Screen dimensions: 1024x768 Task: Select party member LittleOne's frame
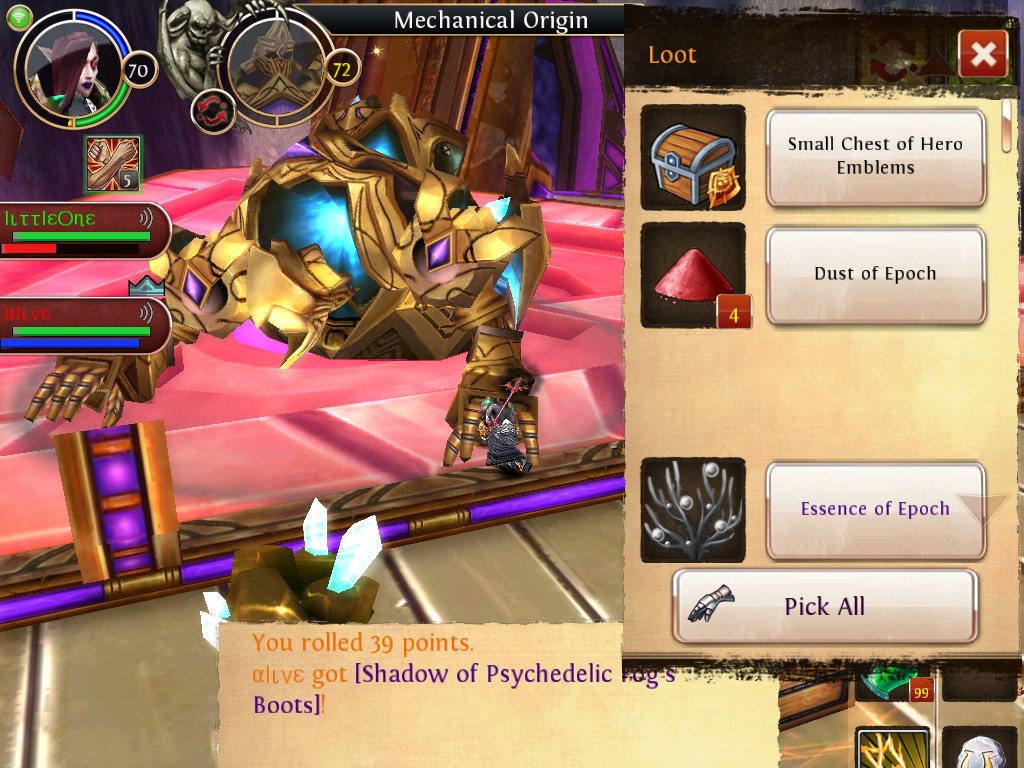82,231
